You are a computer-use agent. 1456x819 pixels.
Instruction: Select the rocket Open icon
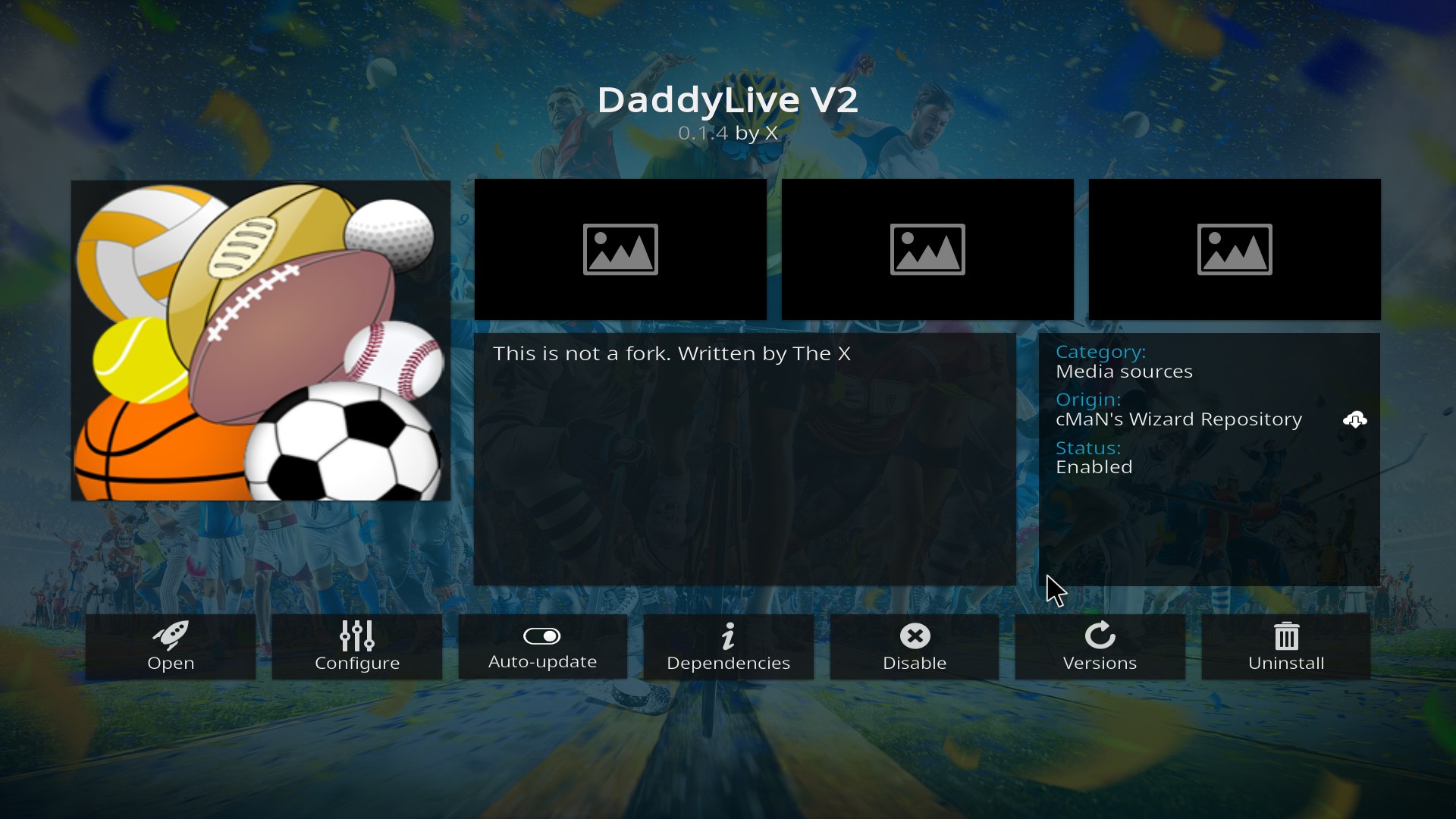pos(170,637)
